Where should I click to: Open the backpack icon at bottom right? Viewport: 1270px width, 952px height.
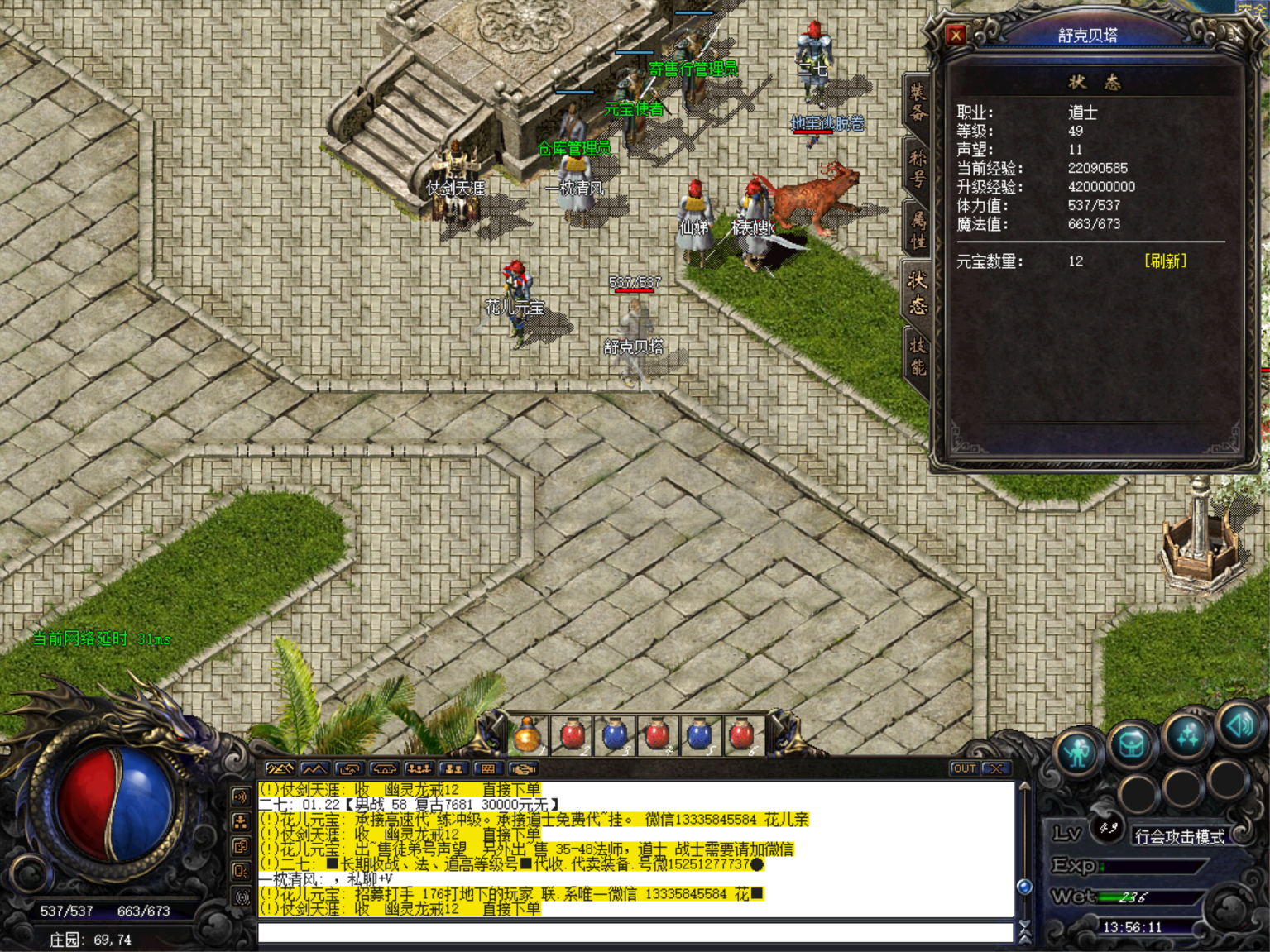click(1133, 743)
